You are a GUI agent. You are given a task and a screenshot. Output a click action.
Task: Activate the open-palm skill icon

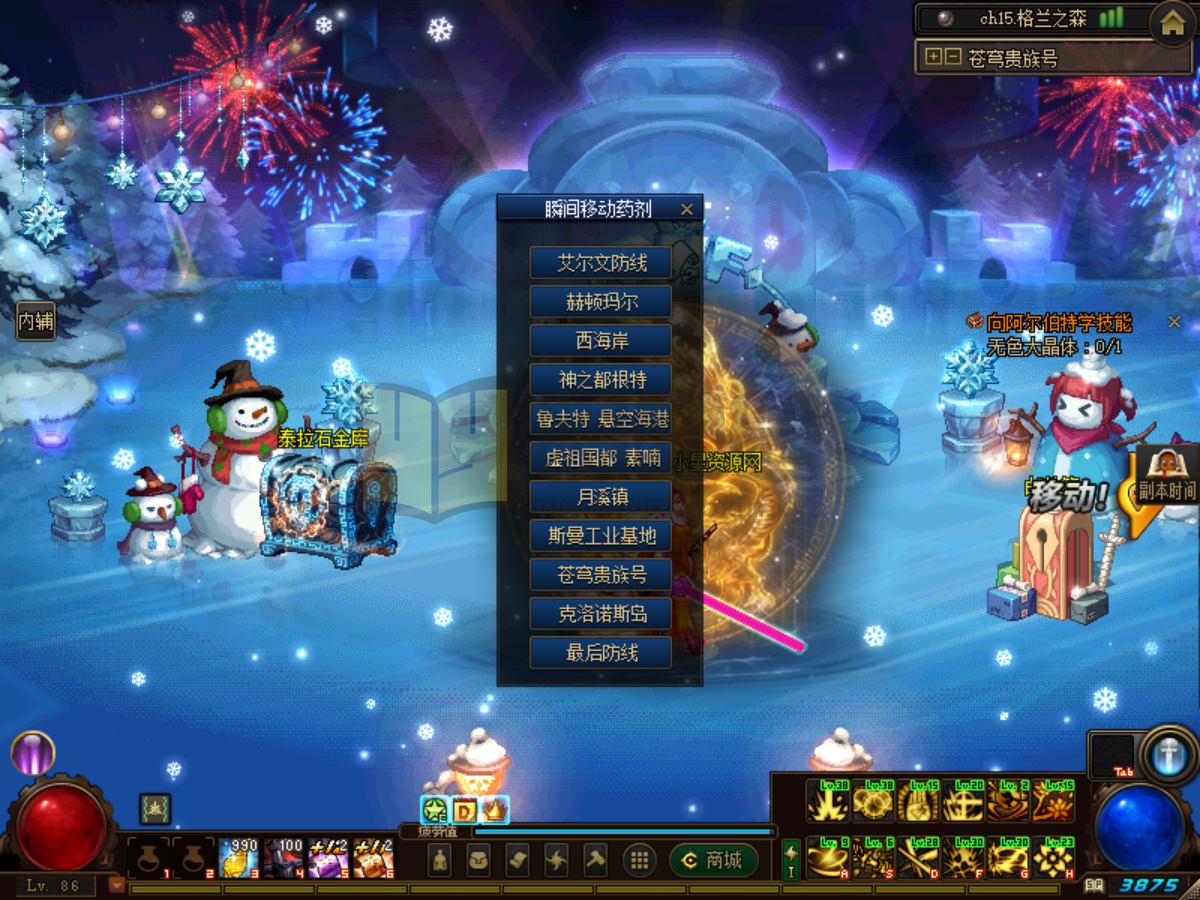tap(919, 802)
